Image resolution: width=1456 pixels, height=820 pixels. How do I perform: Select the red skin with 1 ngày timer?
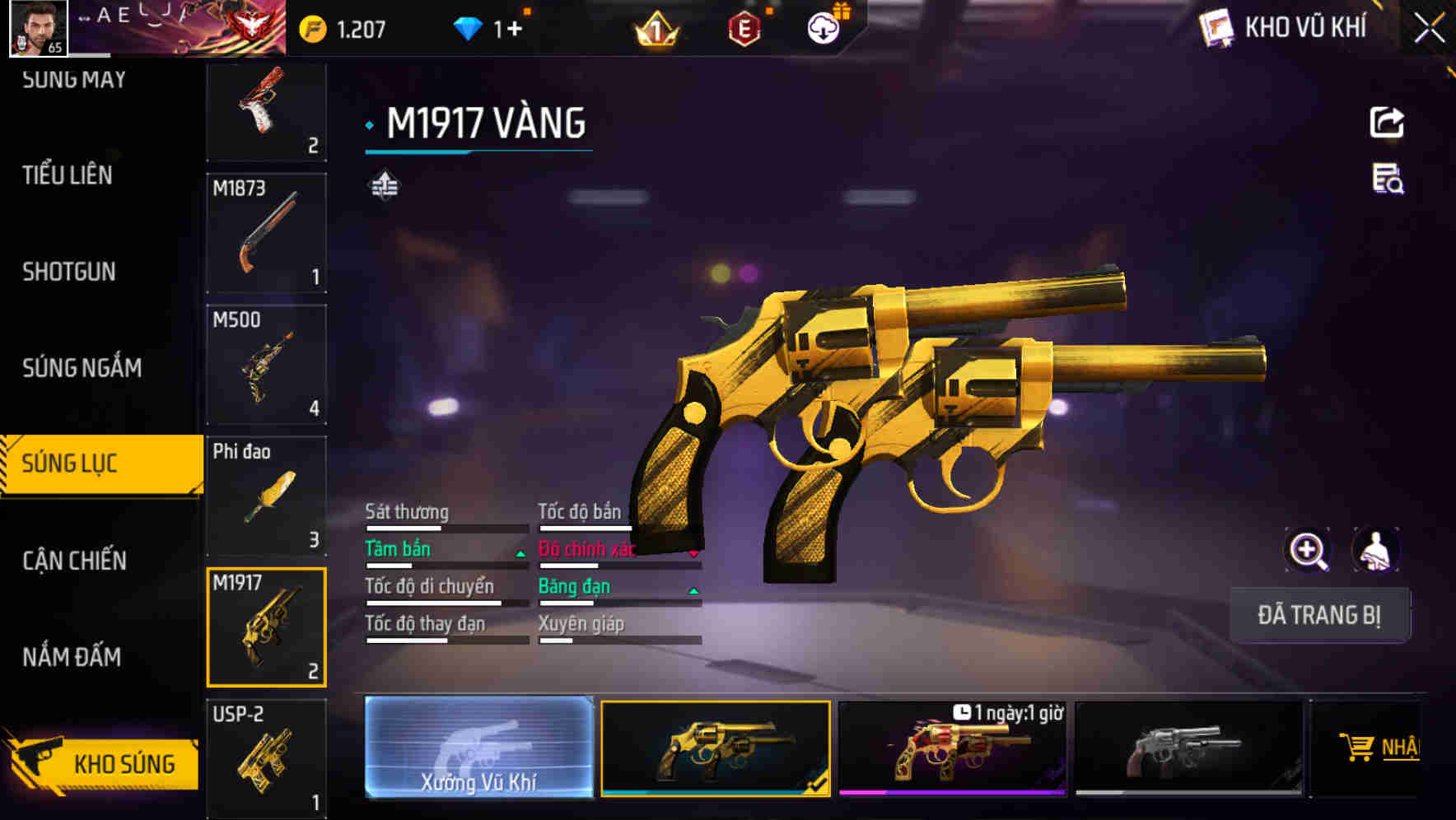(952, 748)
